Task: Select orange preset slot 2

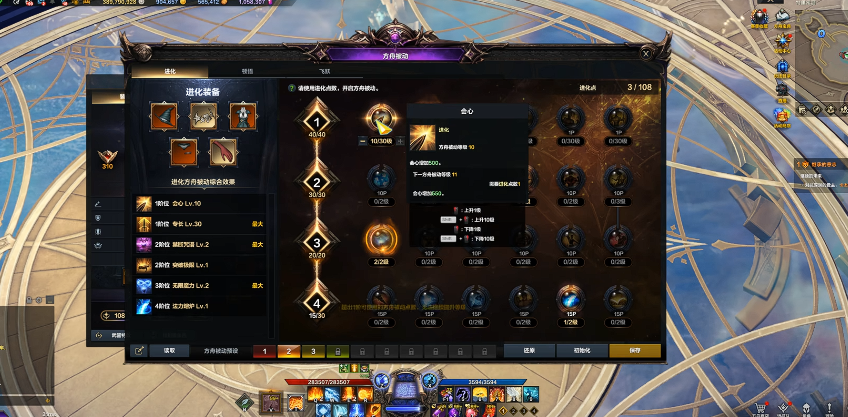Action: coord(287,351)
